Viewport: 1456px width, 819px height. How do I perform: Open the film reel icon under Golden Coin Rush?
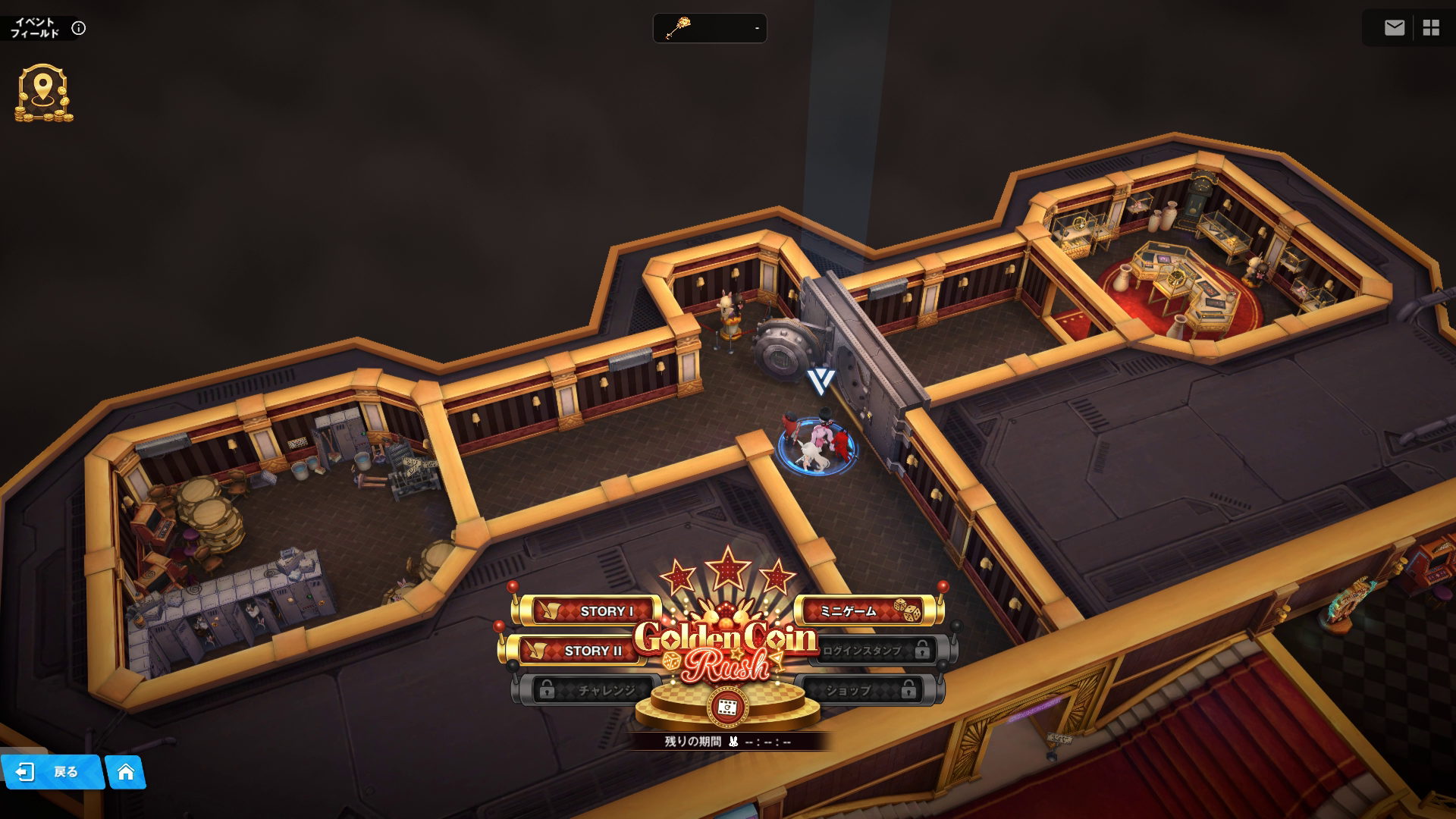tap(727, 707)
